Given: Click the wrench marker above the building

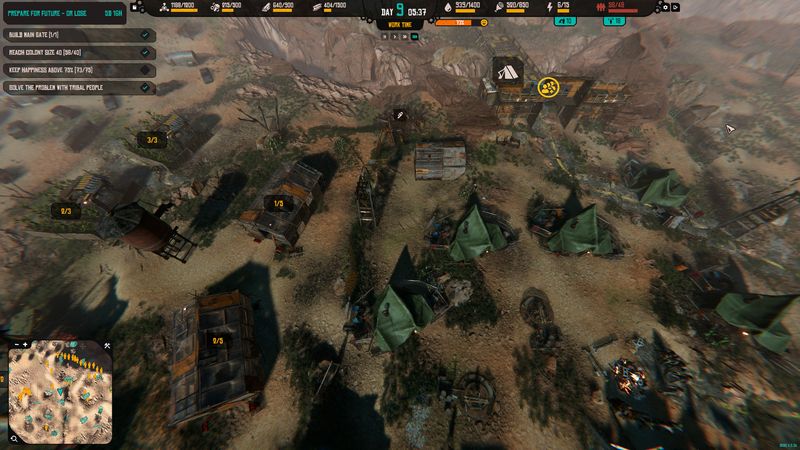Looking at the screenshot, I should [398, 116].
